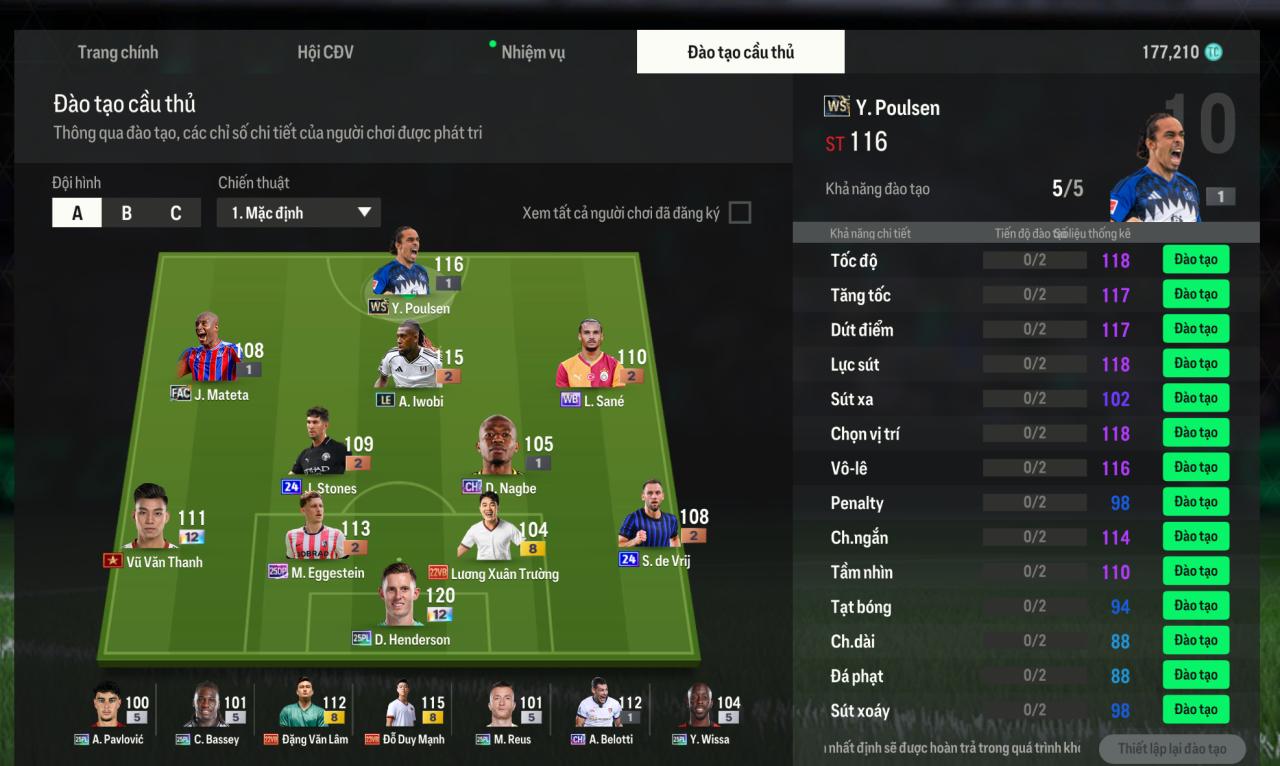The width and height of the screenshot is (1280, 766).
Task: Open the Hội CĐV tab
Action: pyautogui.click(x=325, y=52)
